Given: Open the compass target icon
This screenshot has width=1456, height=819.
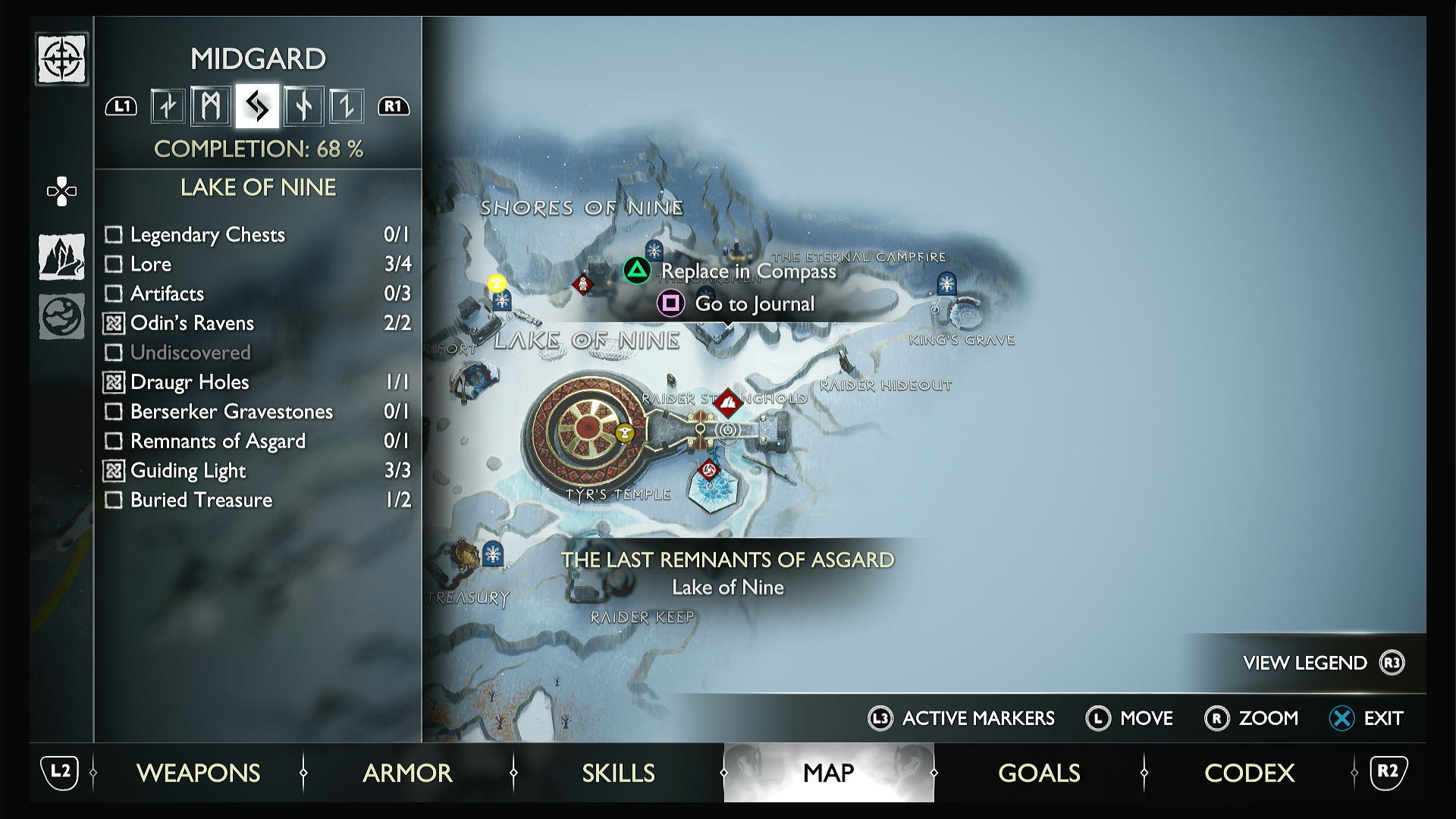Looking at the screenshot, I should 61,59.
